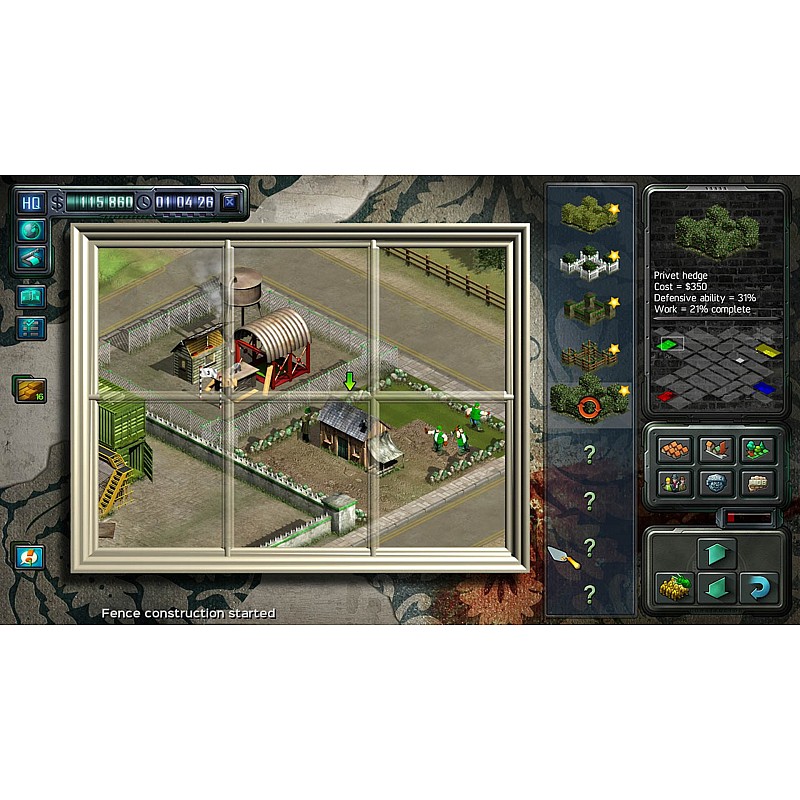Select the gold bricks icon showing 16

[27, 389]
